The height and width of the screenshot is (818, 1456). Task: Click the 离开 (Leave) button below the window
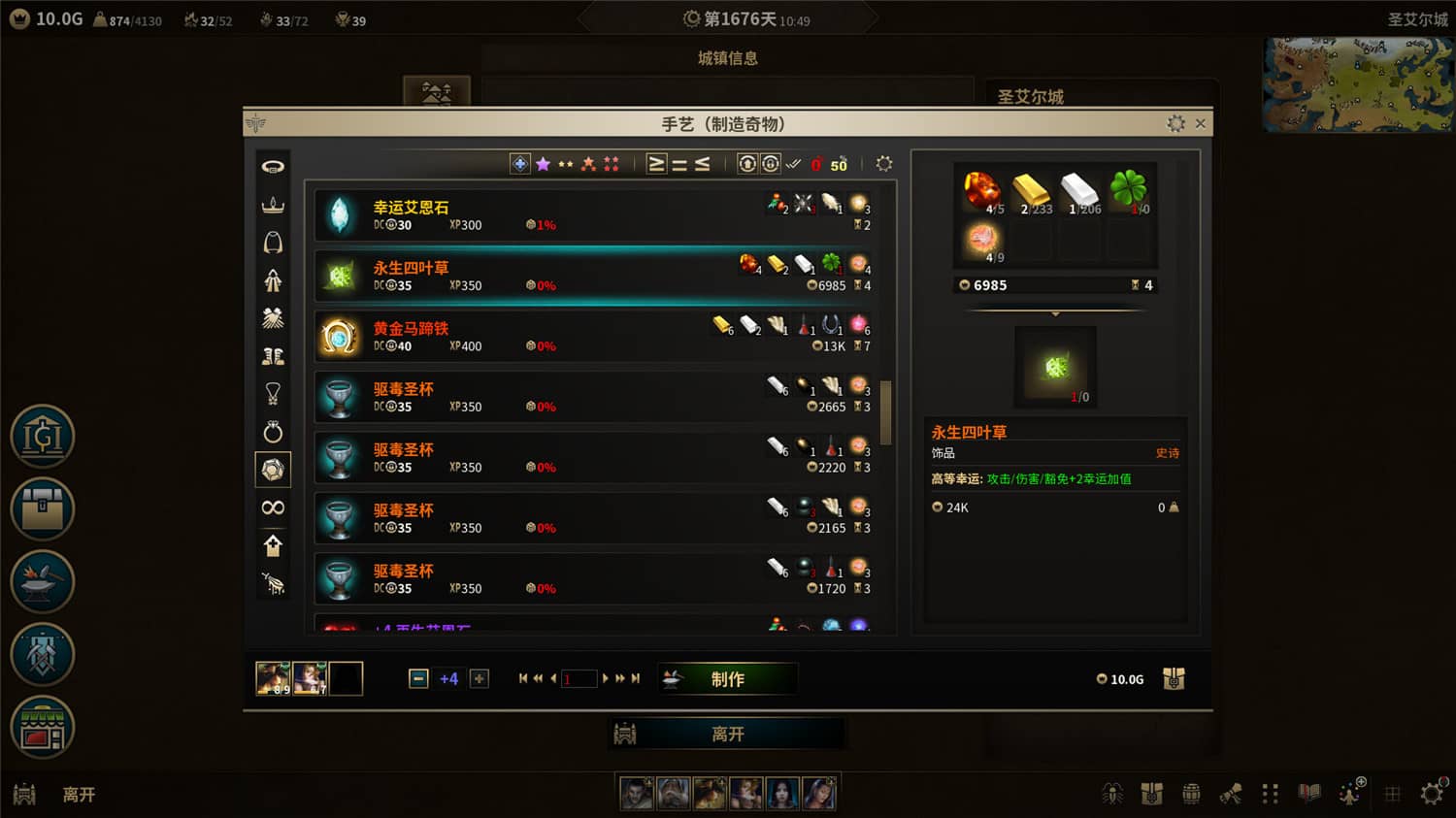pyautogui.click(x=728, y=735)
